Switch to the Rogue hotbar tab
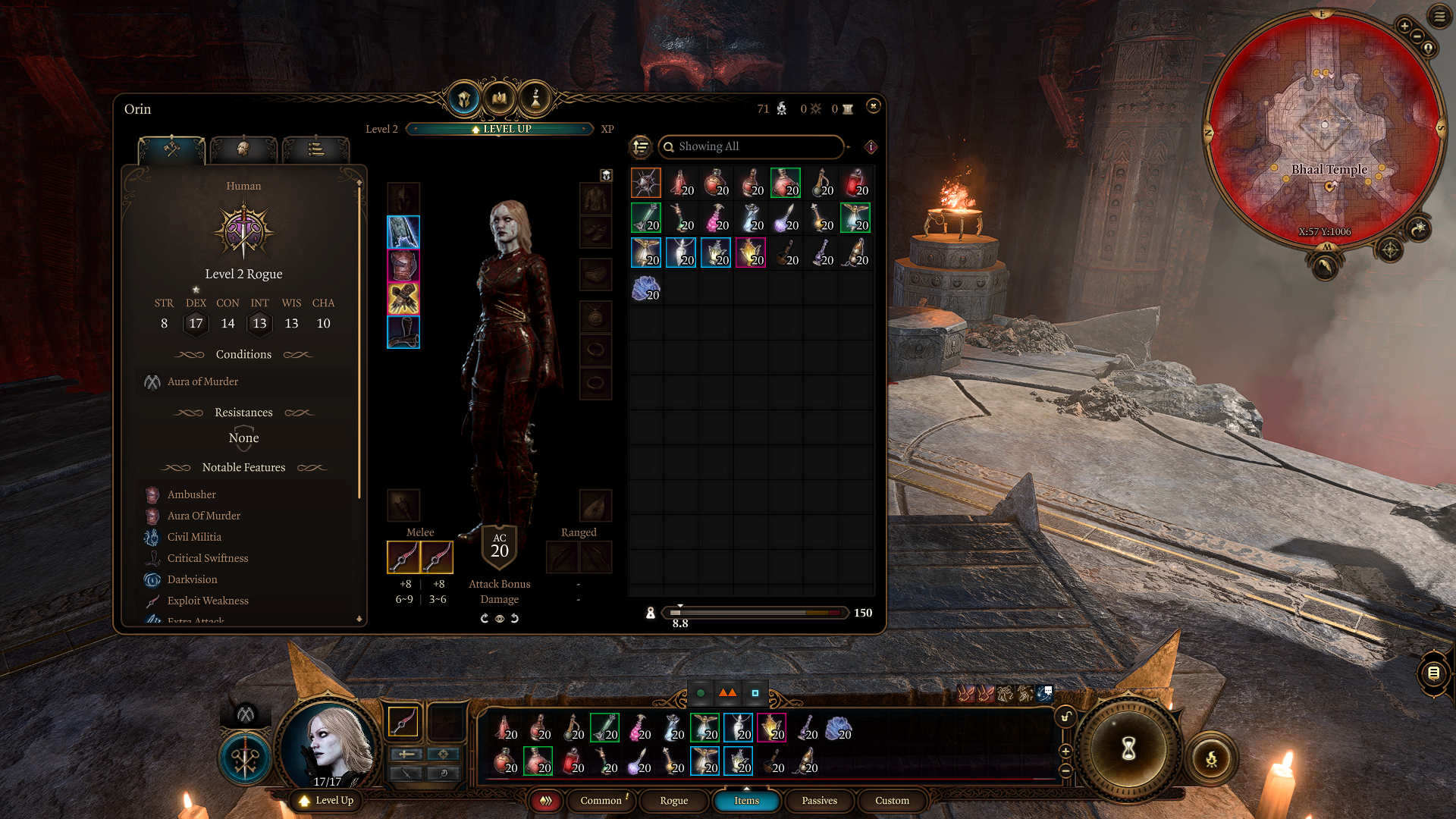 click(673, 800)
